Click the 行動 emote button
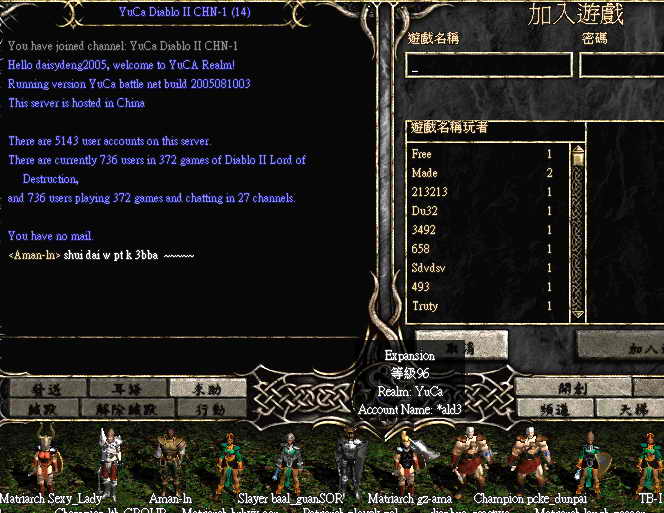The height and width of the screenshot is (513, 664). pos(208,408)
